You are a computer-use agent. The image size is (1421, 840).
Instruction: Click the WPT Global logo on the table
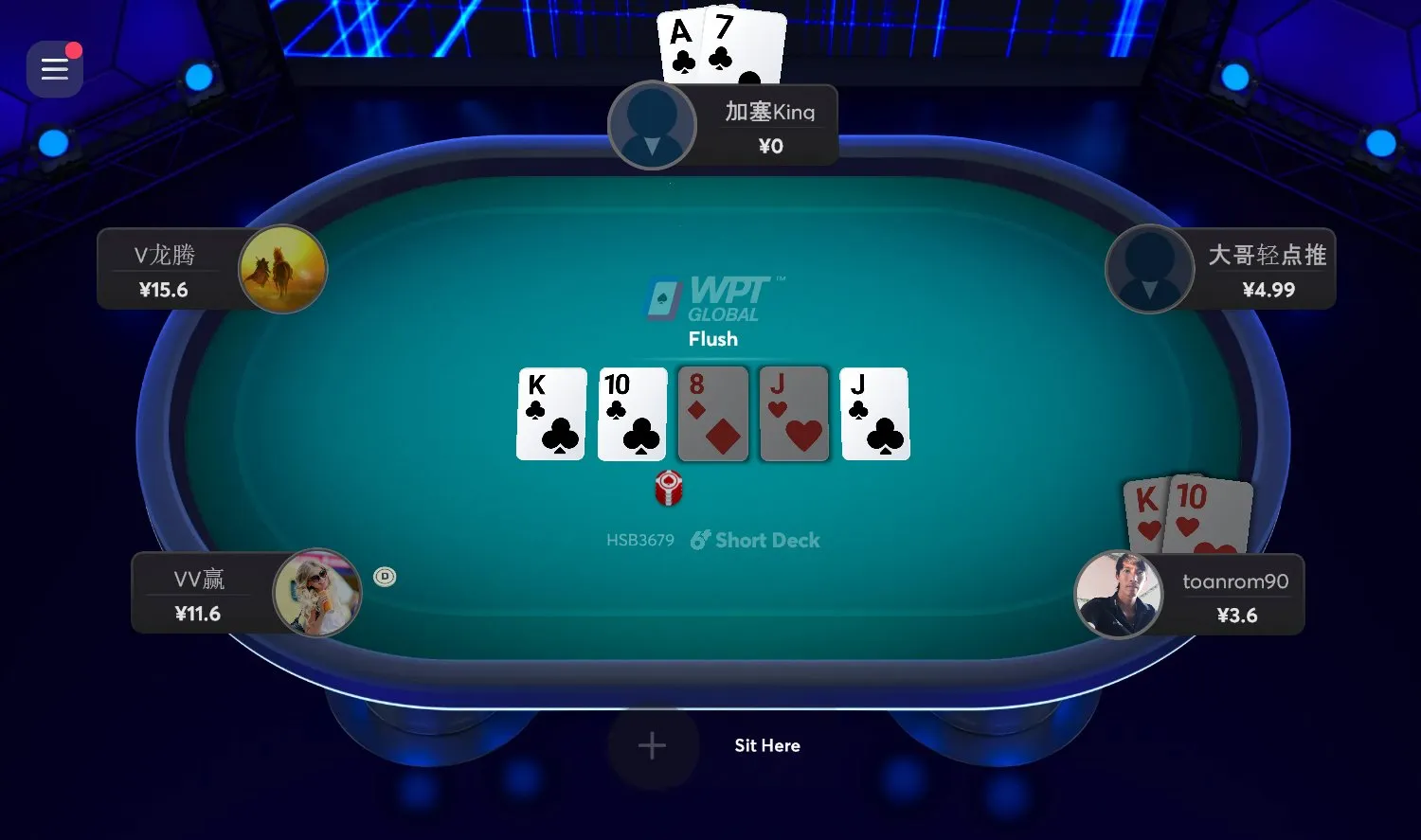tap(712, 298)
